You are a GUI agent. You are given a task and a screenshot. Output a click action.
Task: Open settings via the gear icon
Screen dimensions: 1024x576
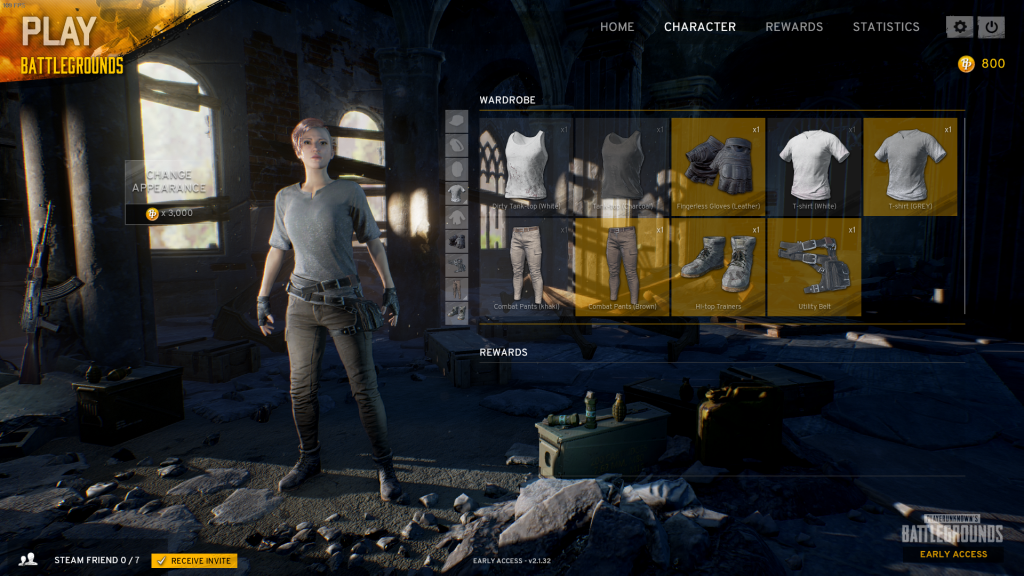click(x=960, y=27)
